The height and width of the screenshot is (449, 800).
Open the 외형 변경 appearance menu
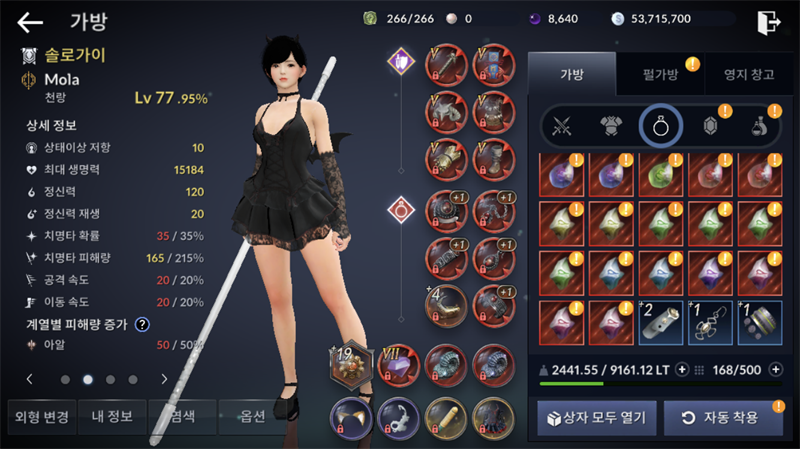38,416
